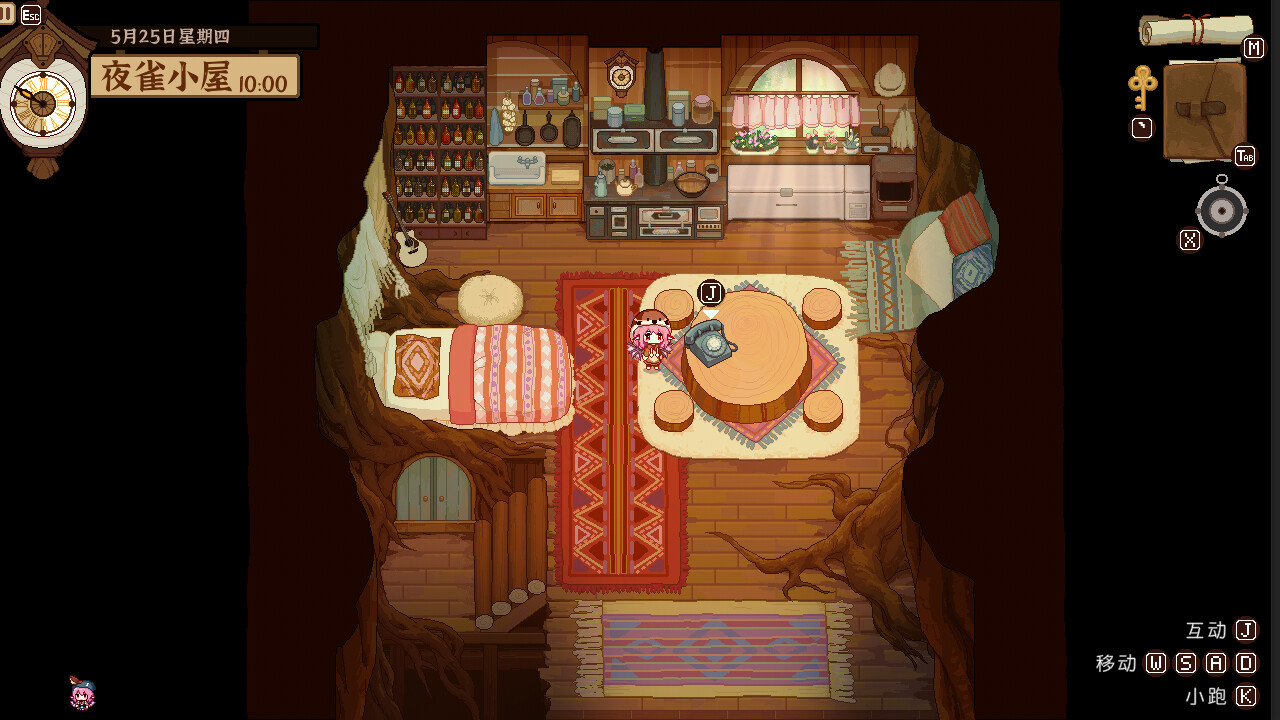The height and width of the screenshot is (720, 1280).
Task: Click the 互动 J action hint
Action: click(1222, 631)
